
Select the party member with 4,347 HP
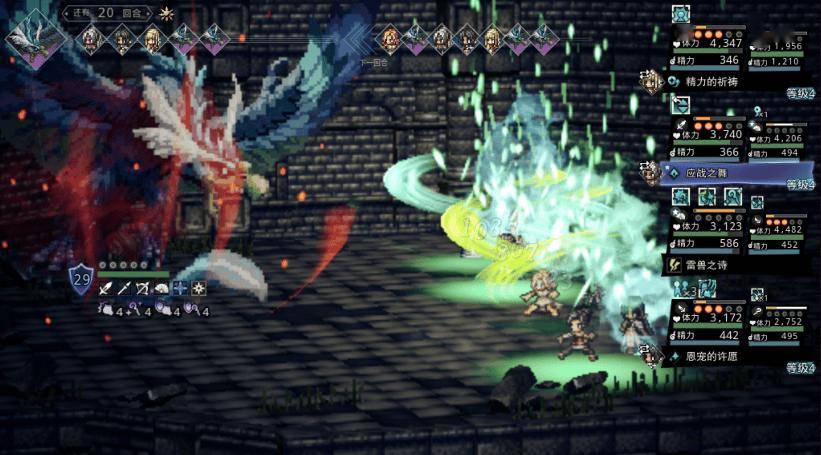[707, 43]
